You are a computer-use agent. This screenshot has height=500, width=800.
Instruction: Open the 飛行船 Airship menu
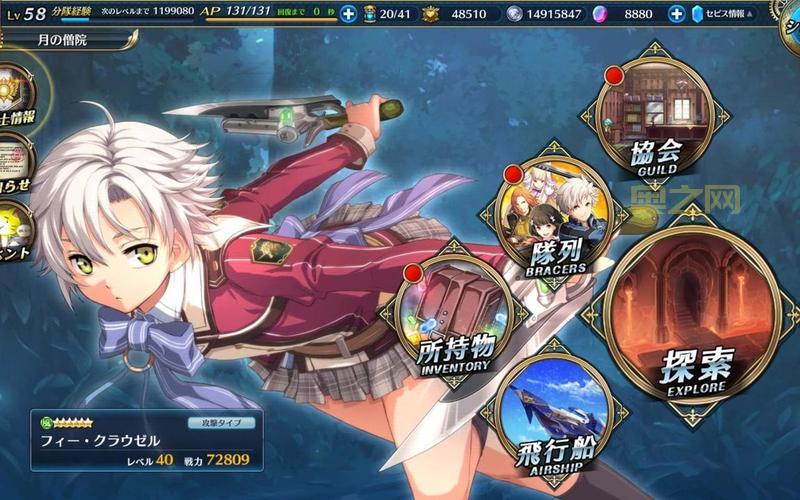click(554, 411)
